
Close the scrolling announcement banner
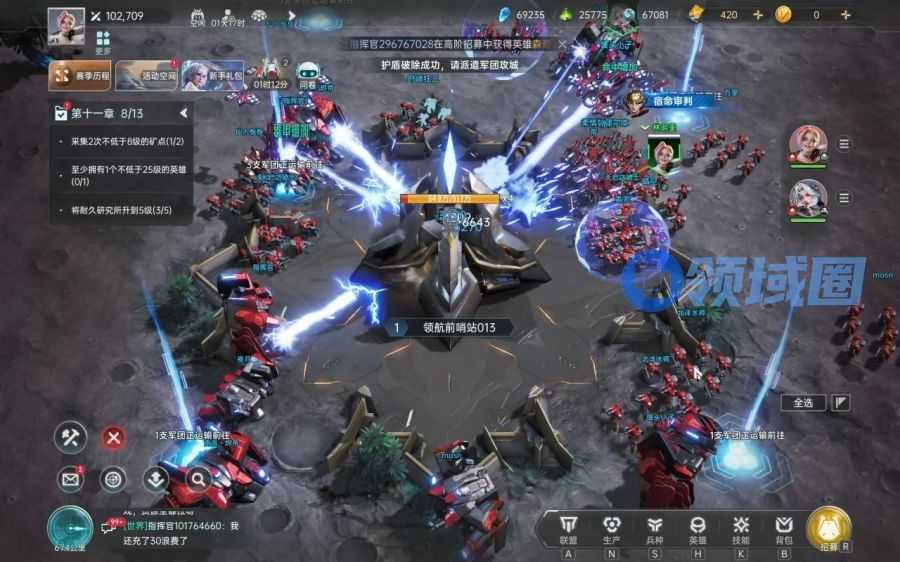563,45
